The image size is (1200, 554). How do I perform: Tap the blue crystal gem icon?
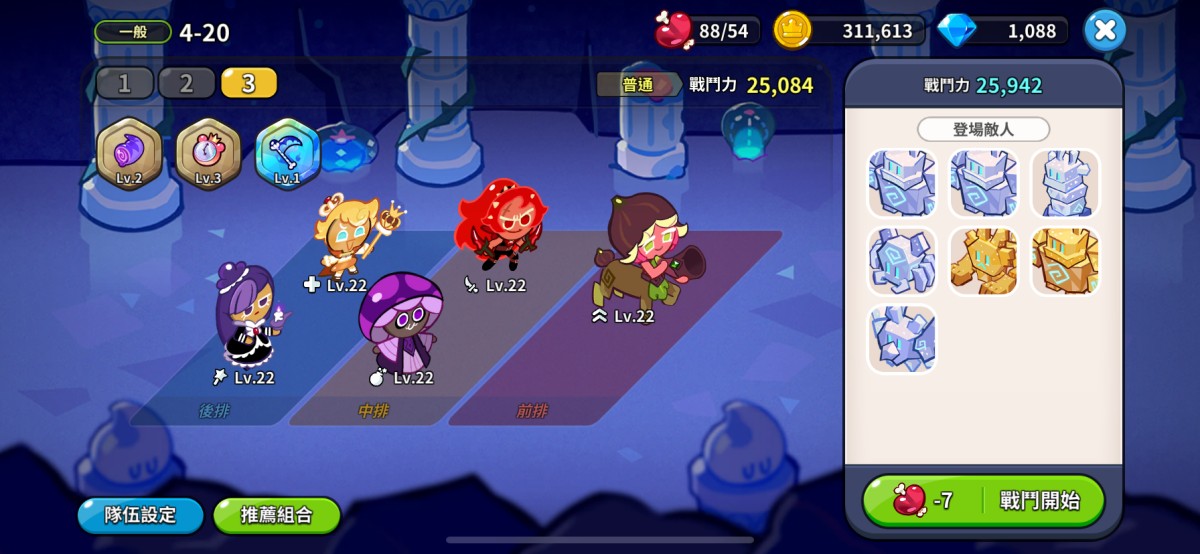click(x=958, y=31)
